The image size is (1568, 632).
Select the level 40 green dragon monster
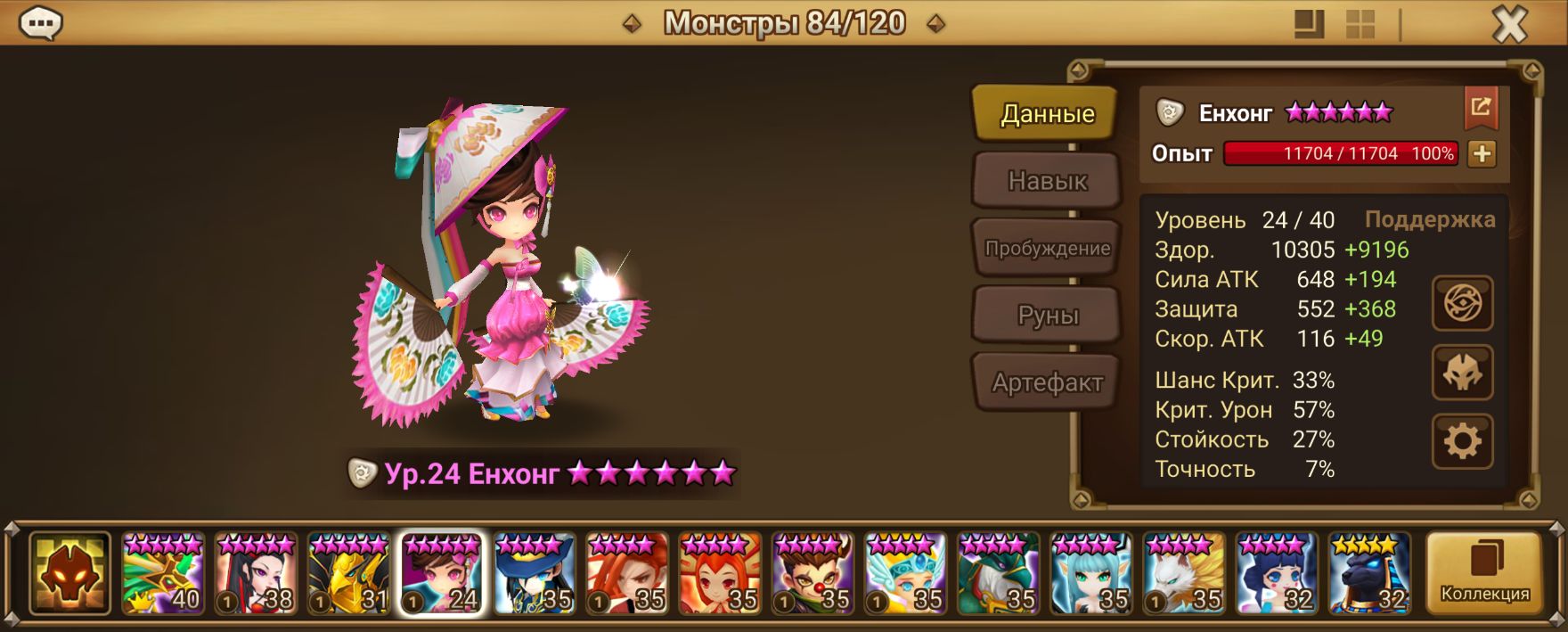[x=163, y=573]
